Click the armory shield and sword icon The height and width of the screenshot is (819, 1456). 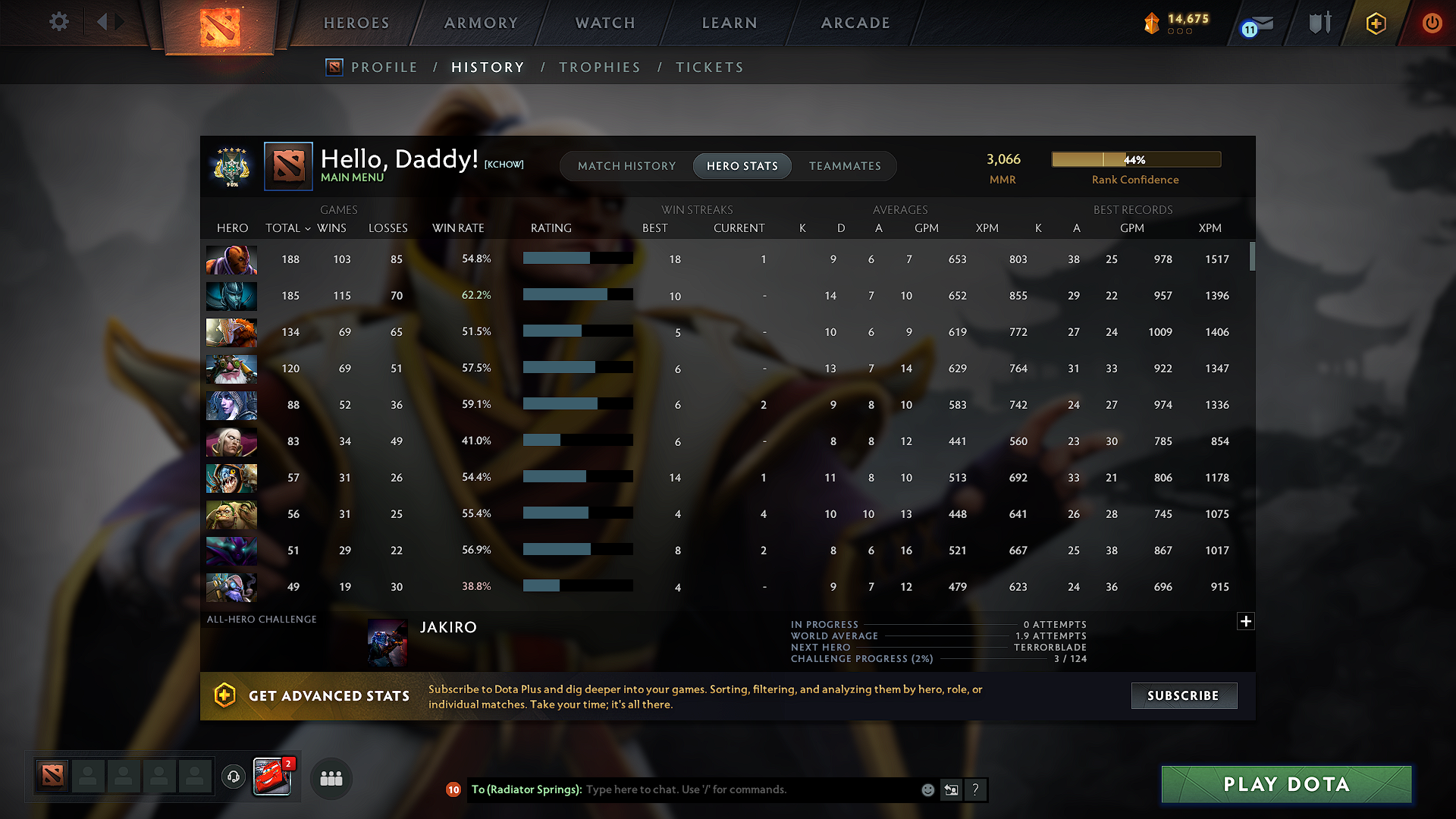click(x=1319, y=23)
